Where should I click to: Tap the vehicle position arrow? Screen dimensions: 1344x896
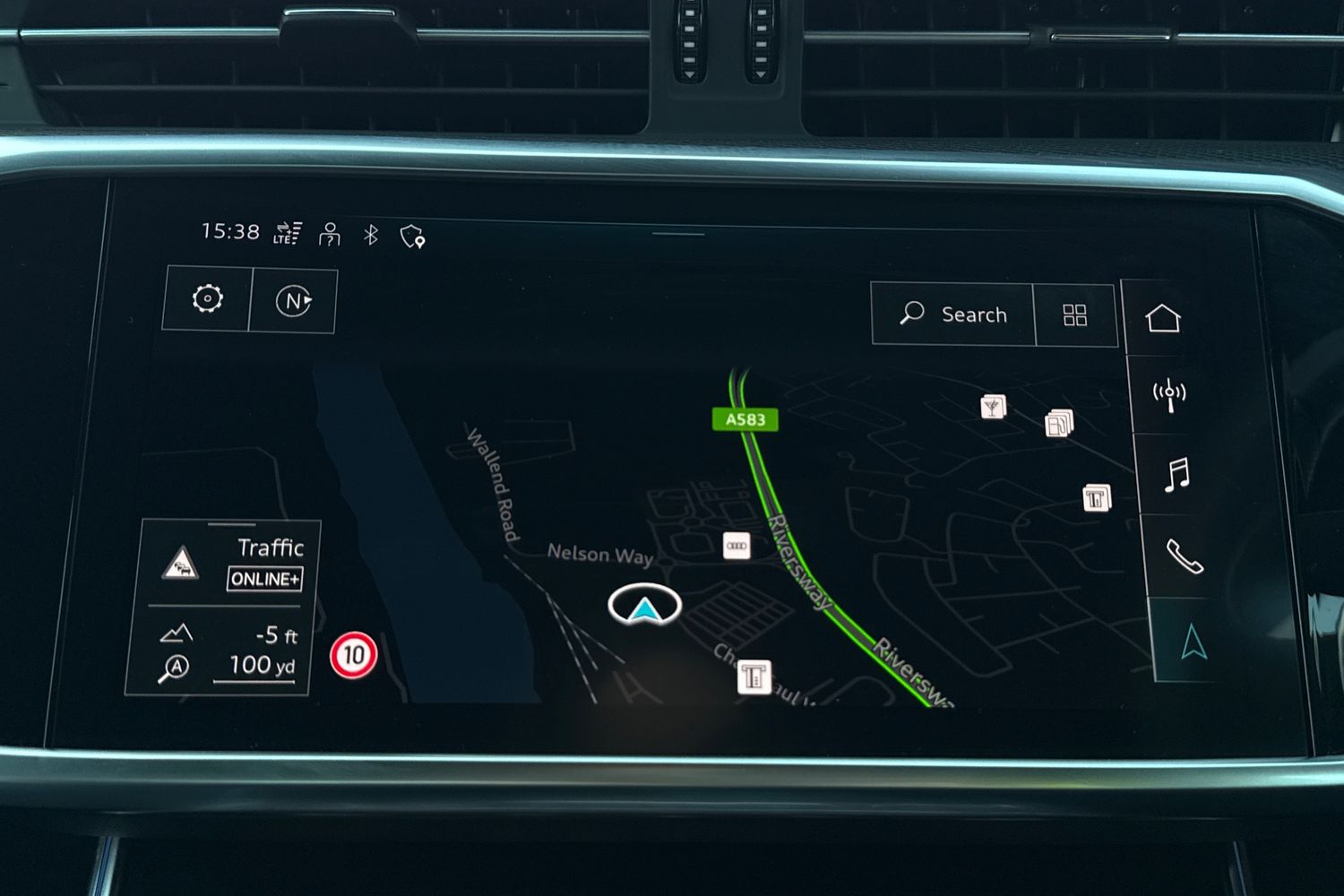[x=644, y=607]
